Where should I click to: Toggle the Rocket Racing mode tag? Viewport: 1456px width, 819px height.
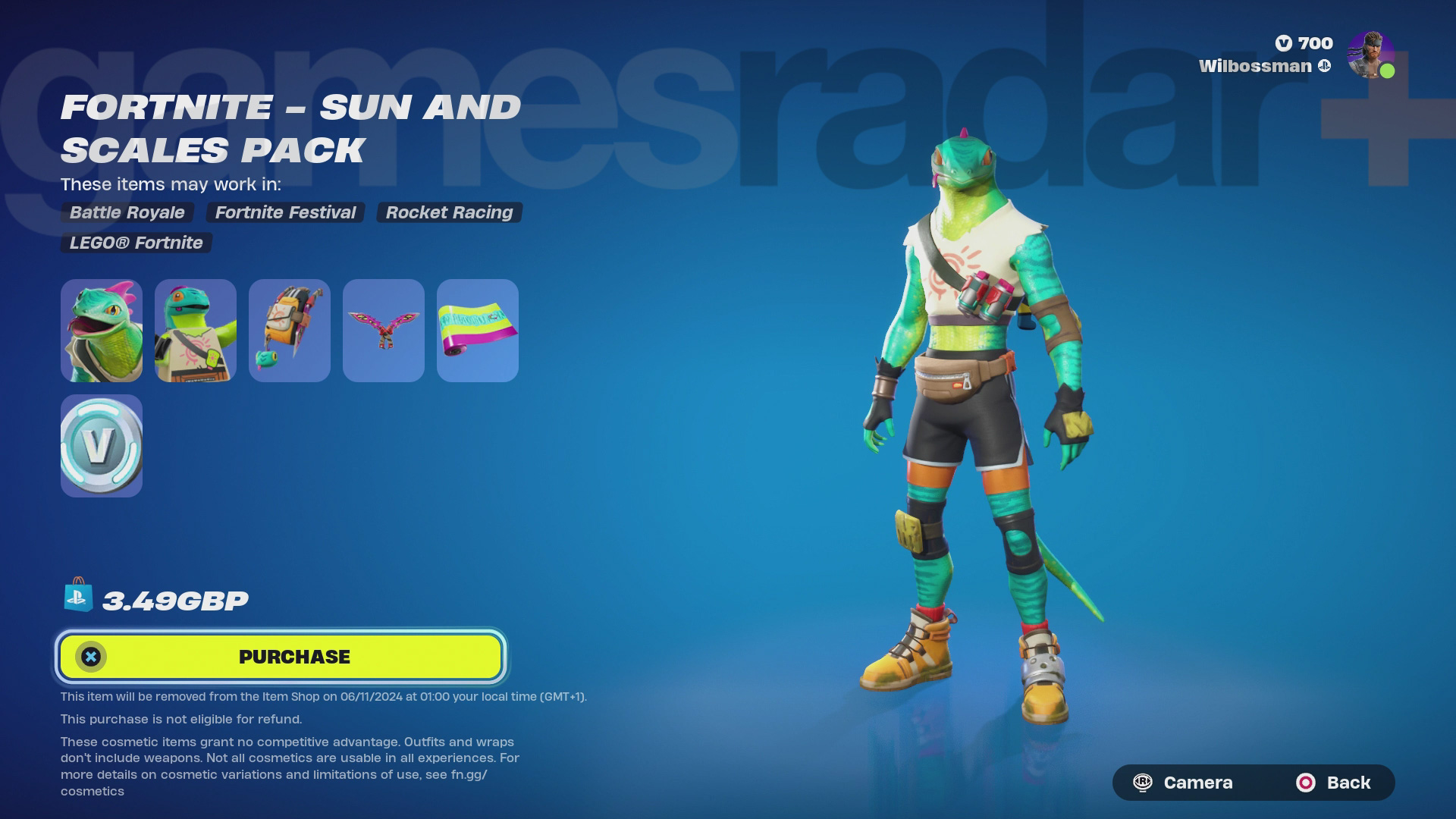pos(449,213)
